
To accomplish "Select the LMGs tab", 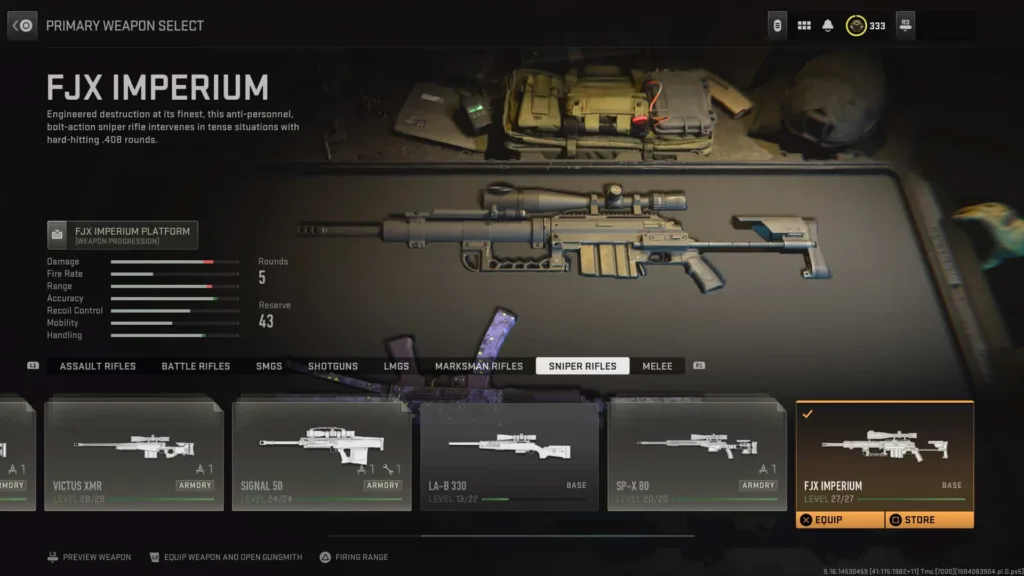I will click(x=396, y=366).
